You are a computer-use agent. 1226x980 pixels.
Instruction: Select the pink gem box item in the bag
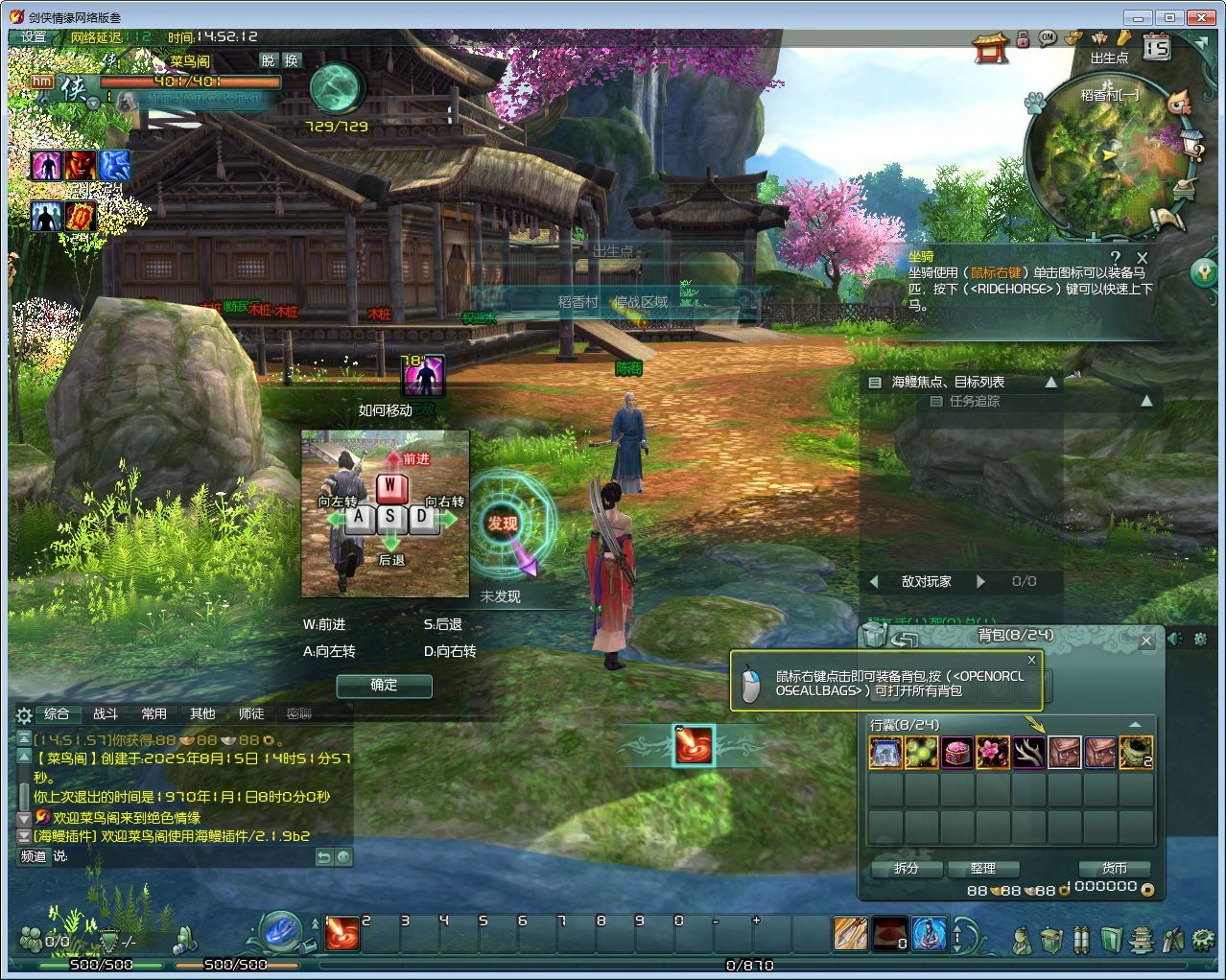(x=957, y=753)
